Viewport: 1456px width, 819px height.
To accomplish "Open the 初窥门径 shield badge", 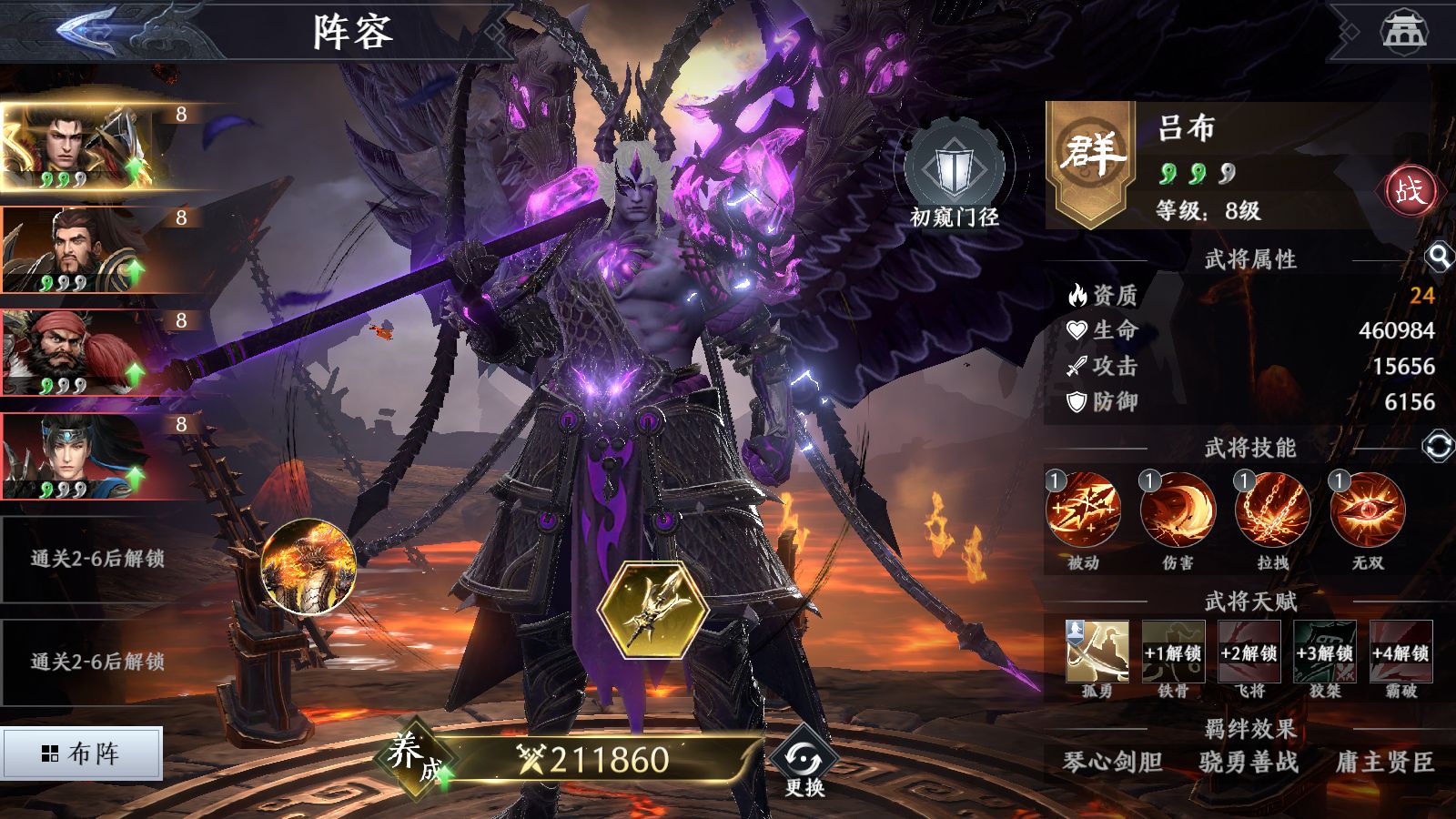I will 954,175.
